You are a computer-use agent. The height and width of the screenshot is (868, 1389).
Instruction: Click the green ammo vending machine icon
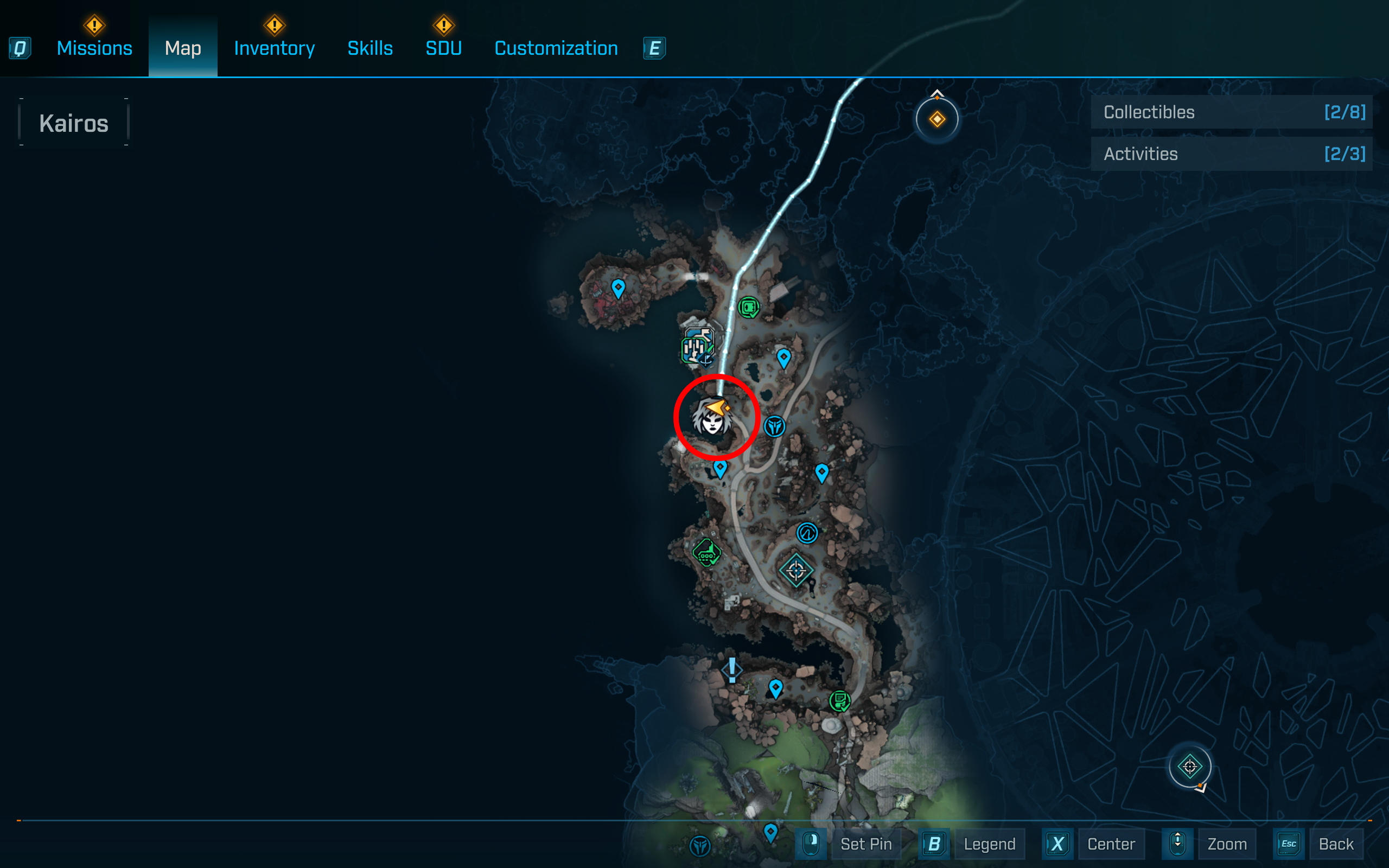[748, 307]
